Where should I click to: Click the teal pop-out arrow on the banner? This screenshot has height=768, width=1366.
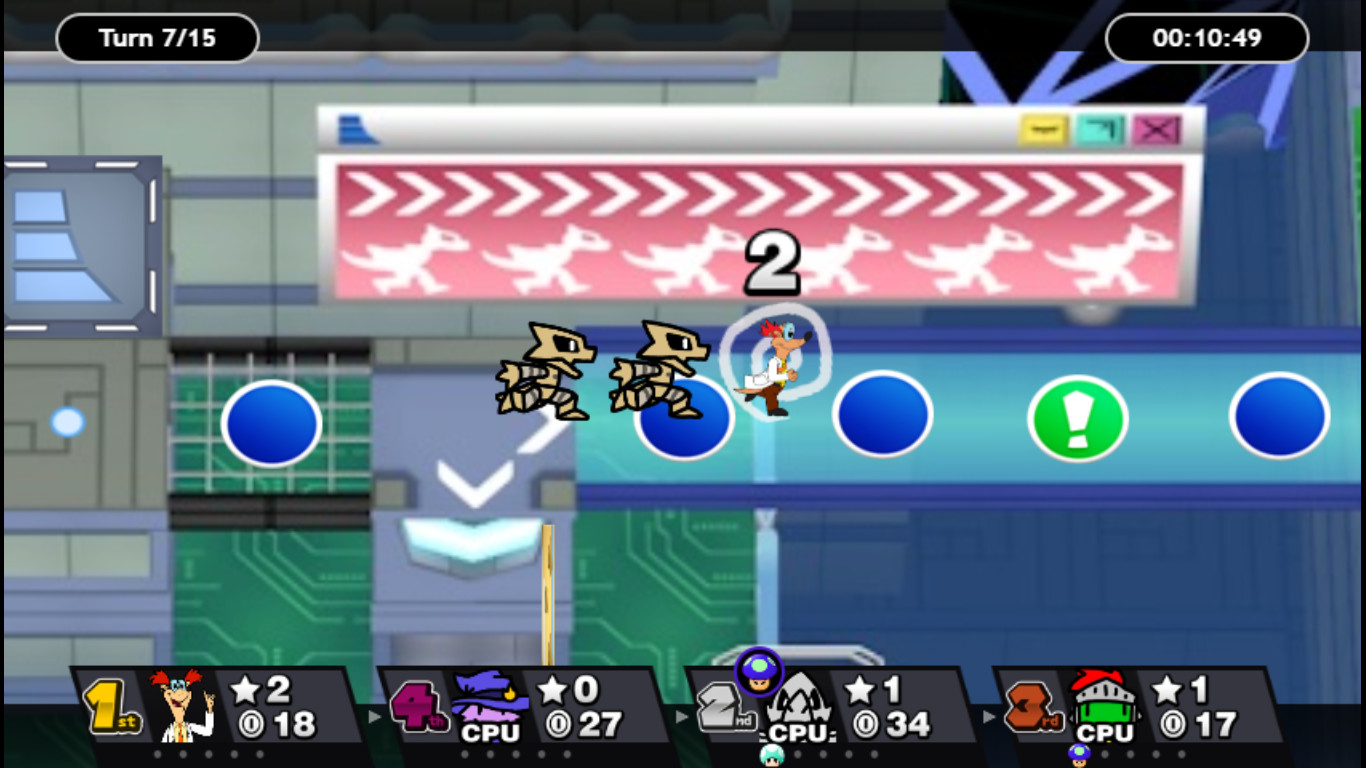coord(1098,130)
